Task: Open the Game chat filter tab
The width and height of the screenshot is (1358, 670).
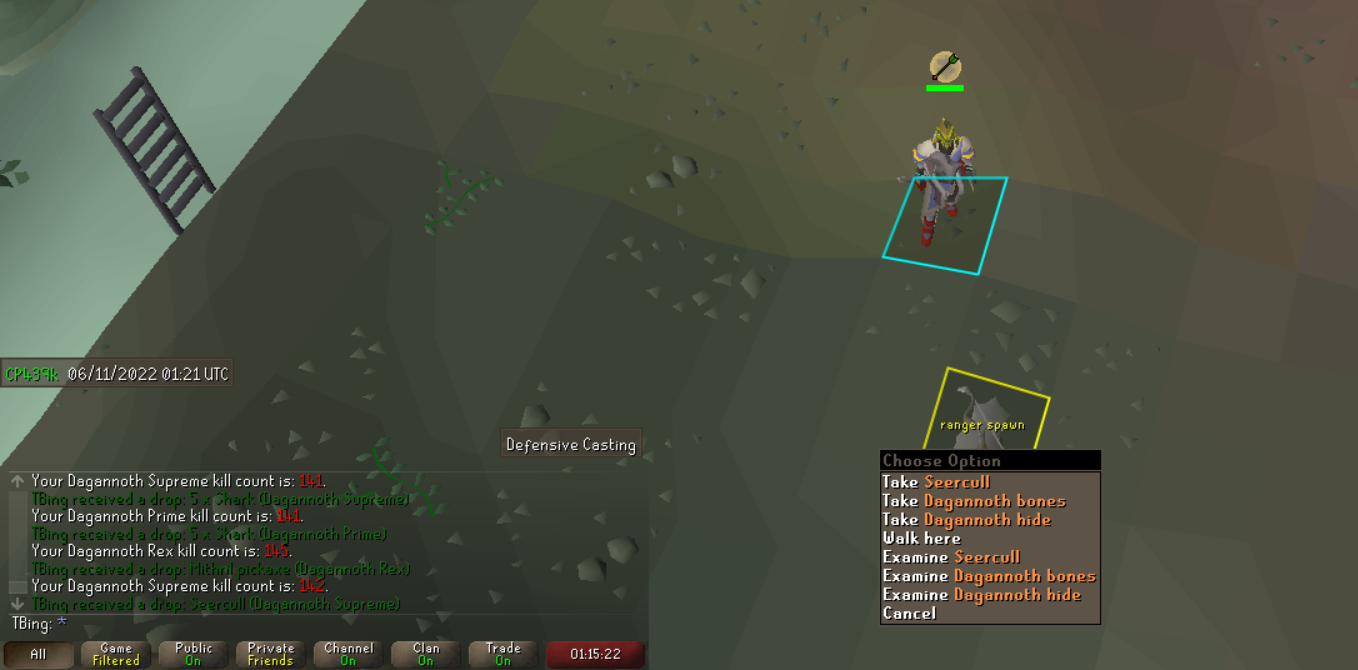Action: click(x=116, y=655)
